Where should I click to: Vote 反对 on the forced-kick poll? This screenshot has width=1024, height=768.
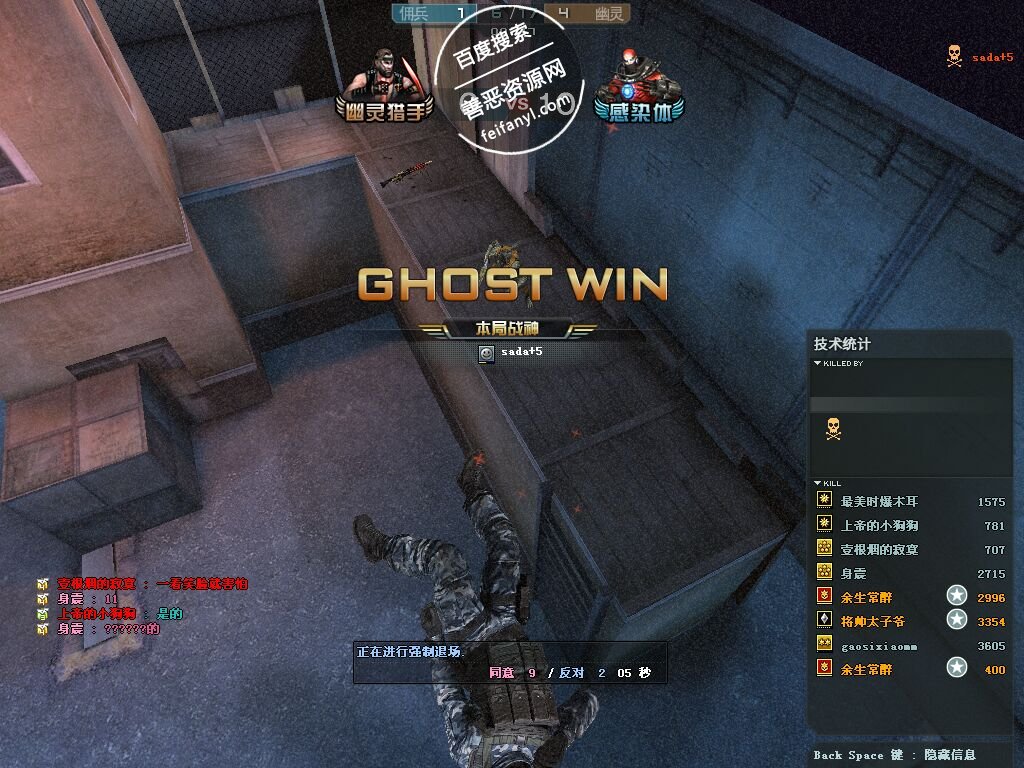[571, 673]
